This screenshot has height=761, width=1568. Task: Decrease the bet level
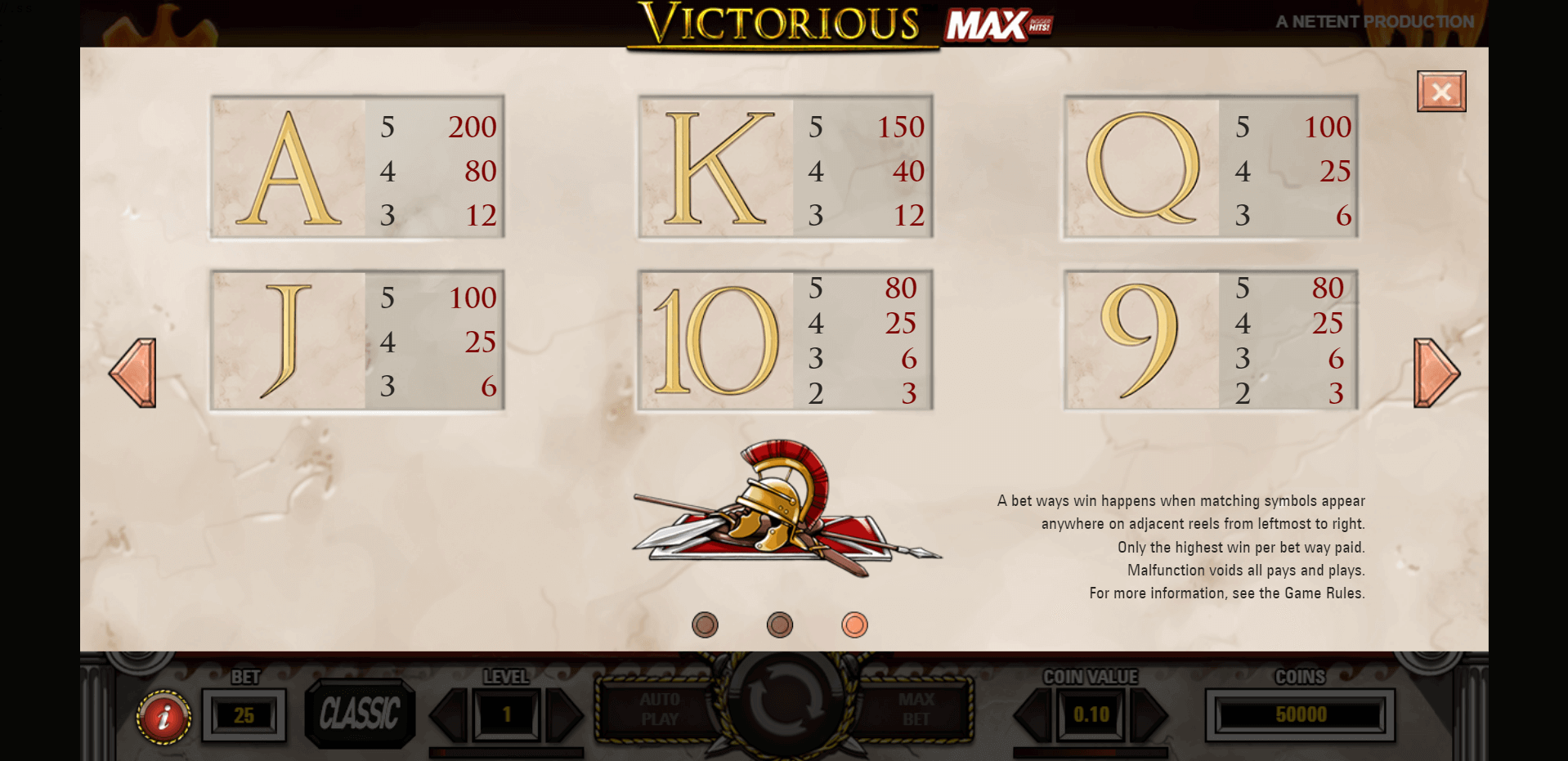(x=450, y=715)
